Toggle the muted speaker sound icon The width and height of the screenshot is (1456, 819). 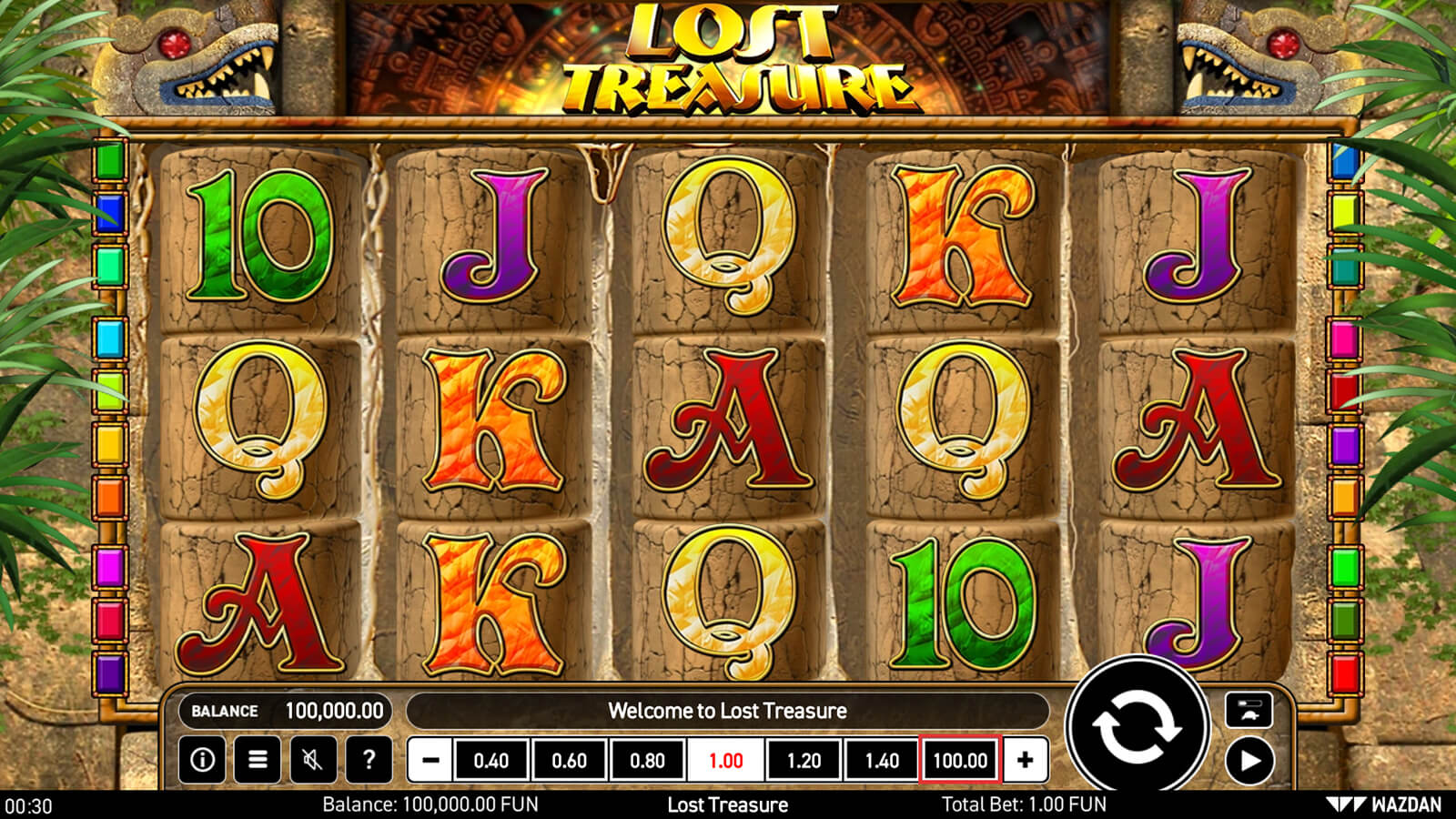click(x=313, y=759)
